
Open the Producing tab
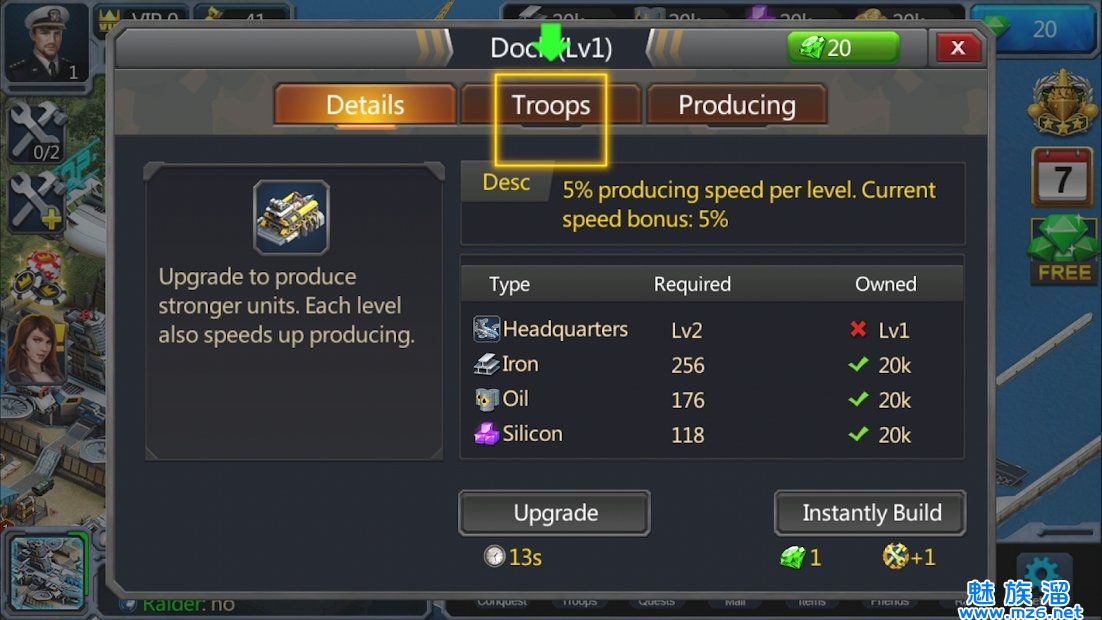tap(737, 105)
